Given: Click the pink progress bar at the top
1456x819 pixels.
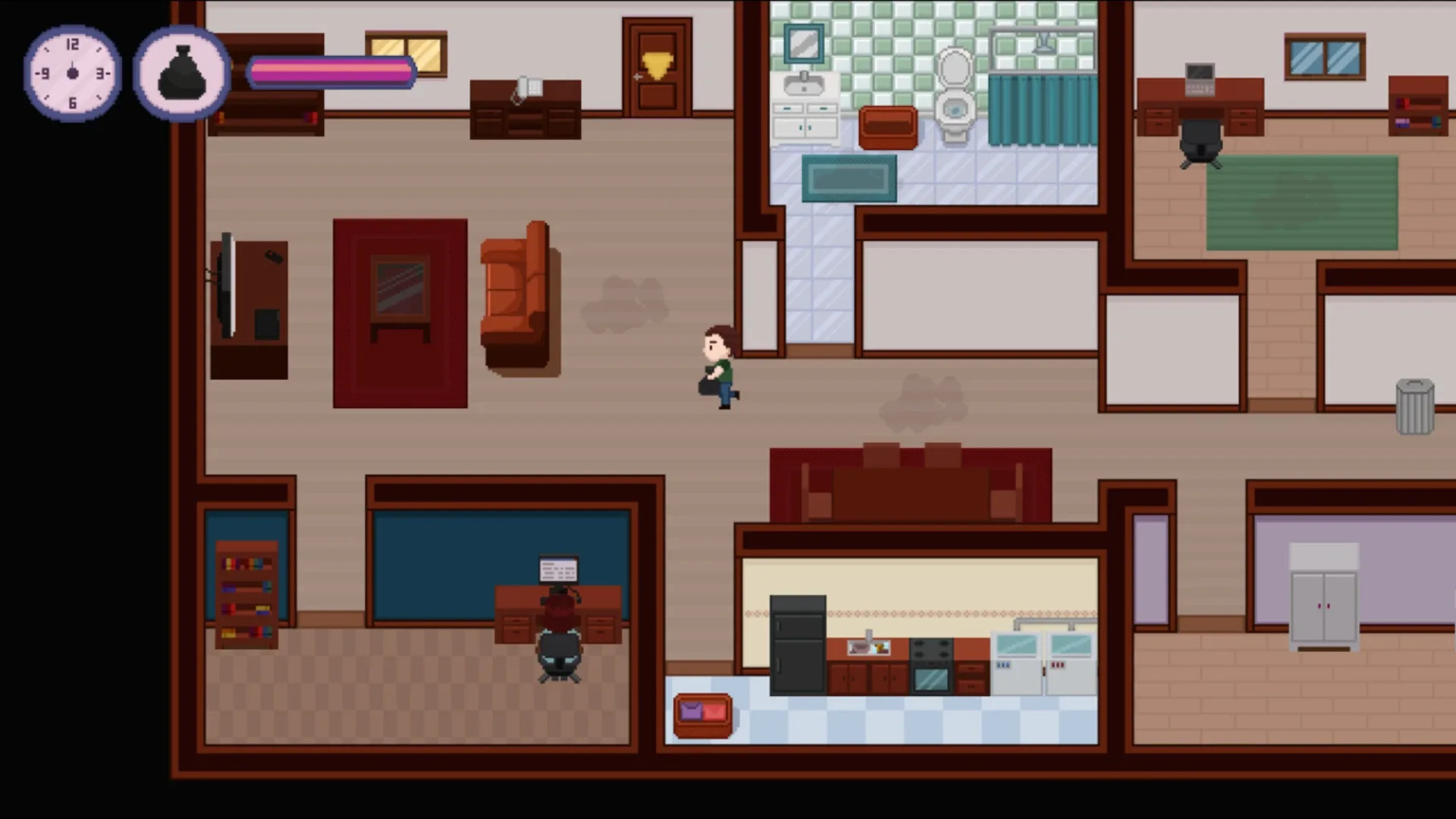Looking at the screenshot, I should (331, 72).
